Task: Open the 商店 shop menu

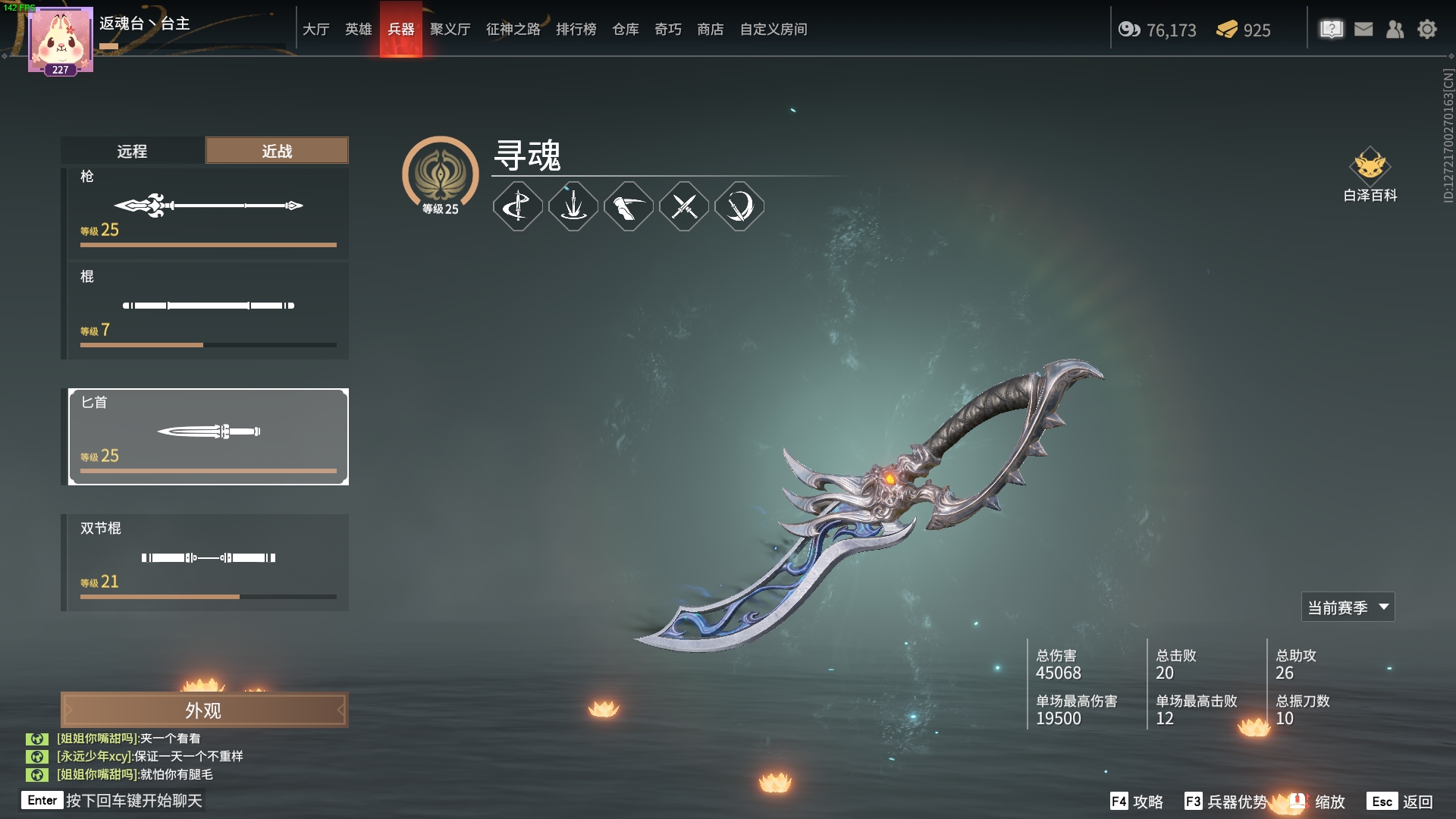Action: pyautogui.click(x=710, y=29)
